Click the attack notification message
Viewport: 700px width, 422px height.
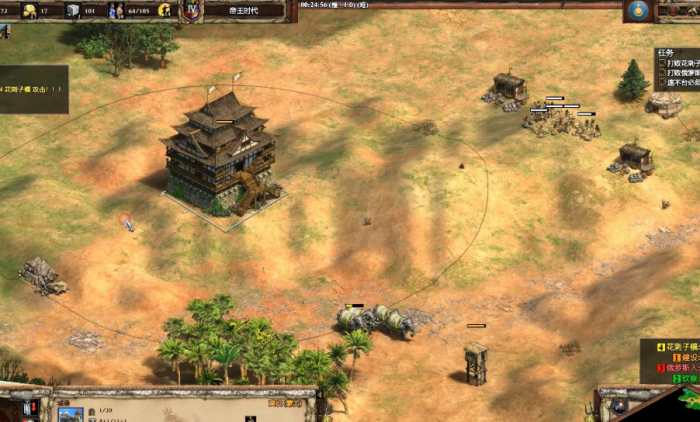pos(32,88)
